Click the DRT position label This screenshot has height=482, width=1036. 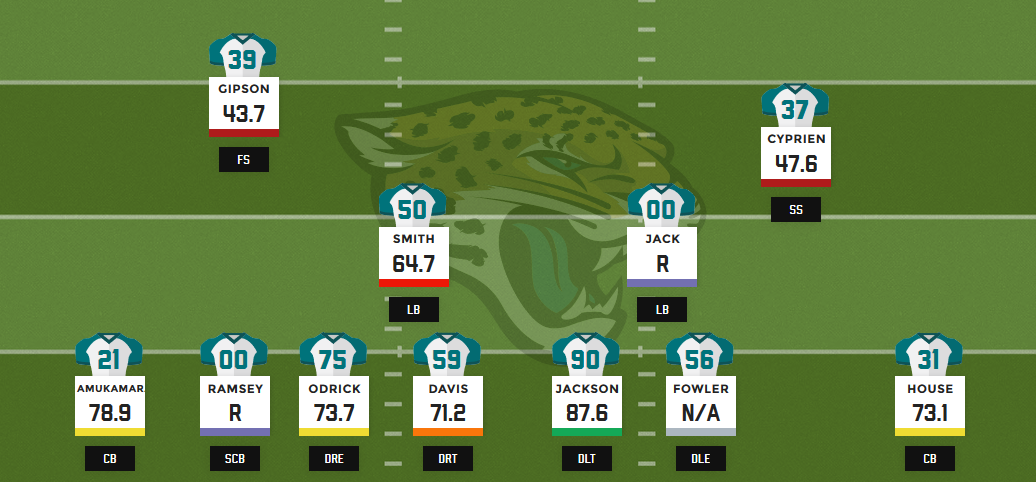point(448,459)
